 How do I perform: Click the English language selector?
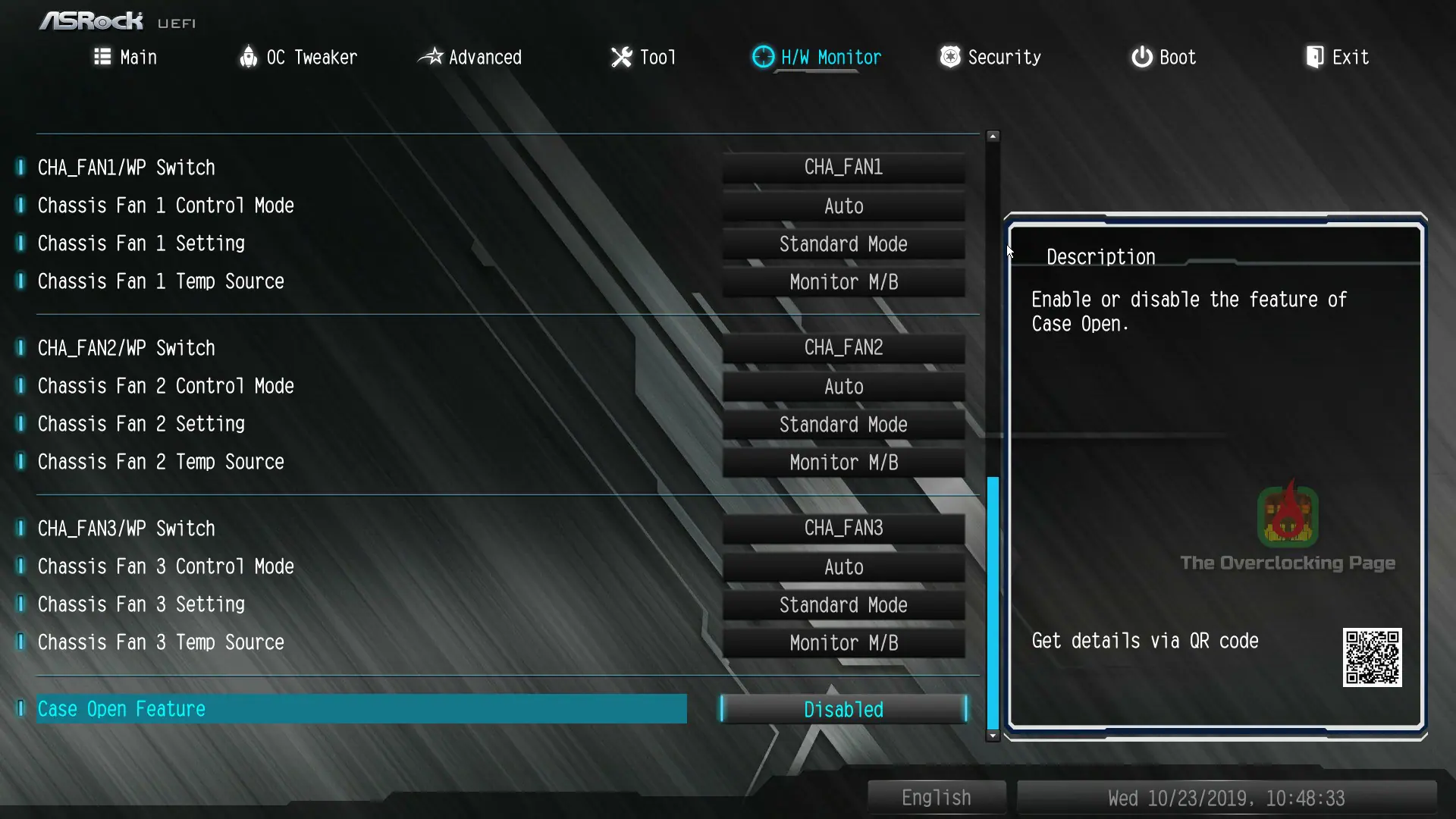[x=936, y=797]
